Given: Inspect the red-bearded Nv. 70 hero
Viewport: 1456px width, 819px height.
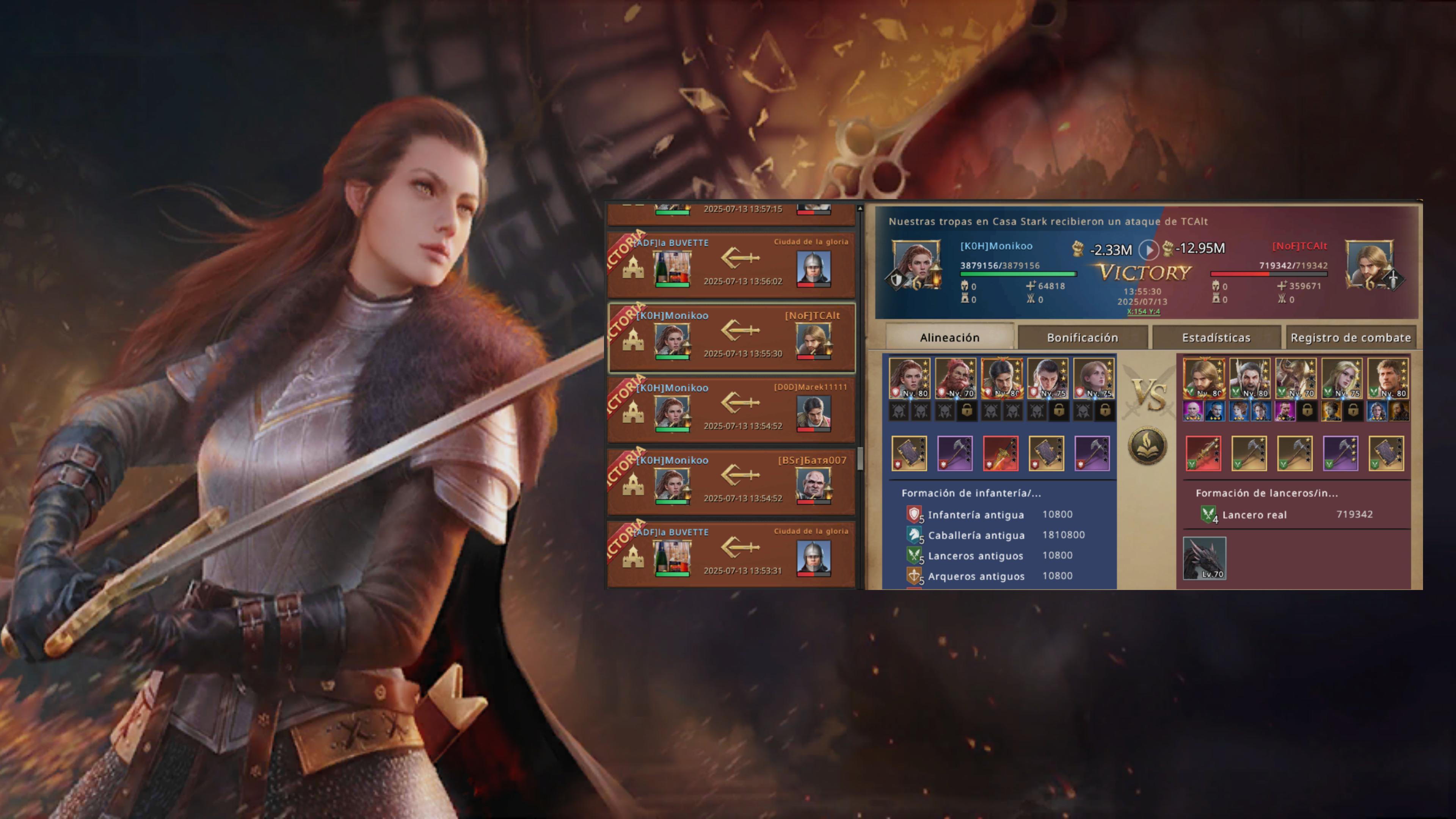Looking at the screenshot, I should pyautogui.click(x=955, y=378).
